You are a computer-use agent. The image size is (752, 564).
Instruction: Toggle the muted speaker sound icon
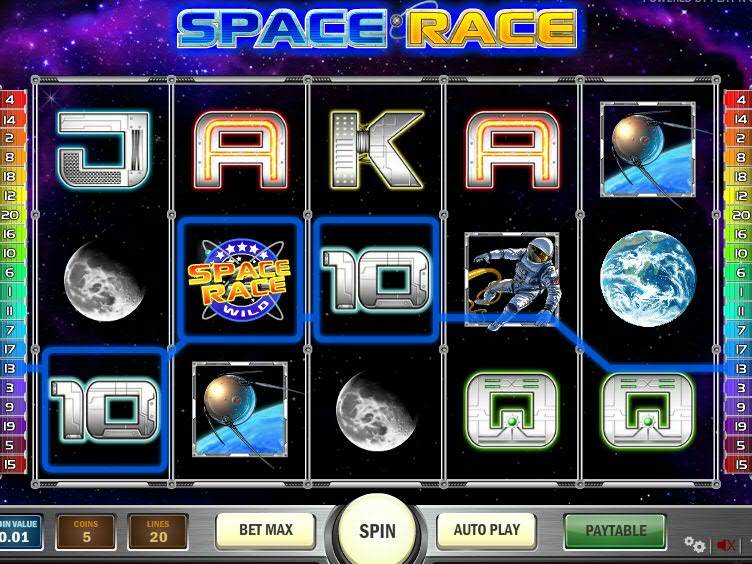coord(727,545)
